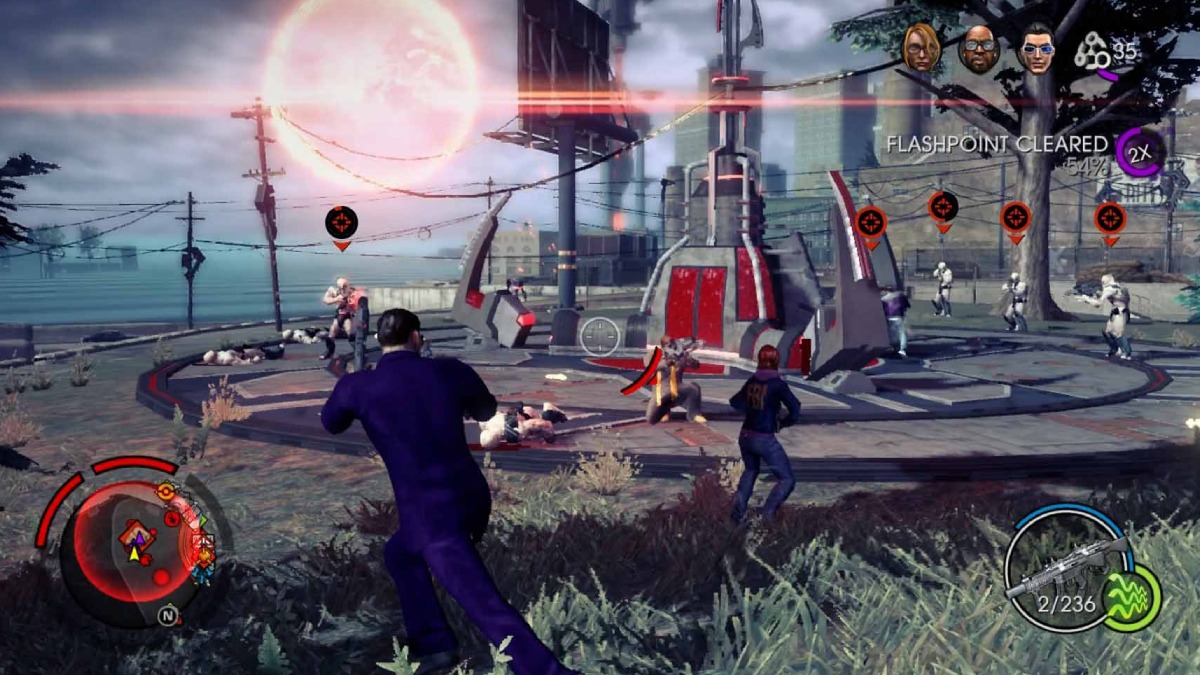Pick the homie portrait with blue sunglasses
The image size is (1200, 675).
click(1037, 48)
